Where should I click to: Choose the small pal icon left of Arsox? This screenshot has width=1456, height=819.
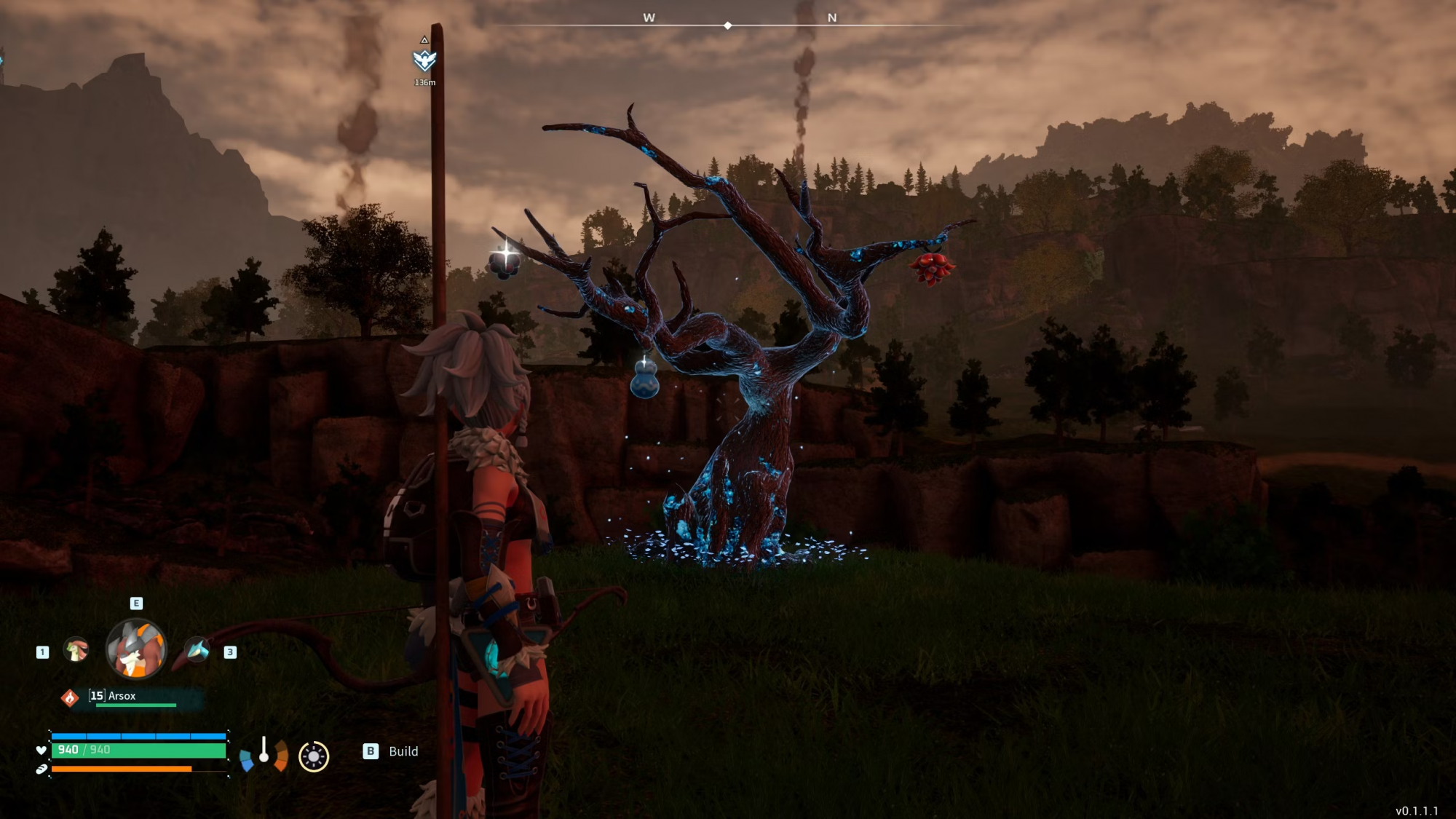[76, 649]
